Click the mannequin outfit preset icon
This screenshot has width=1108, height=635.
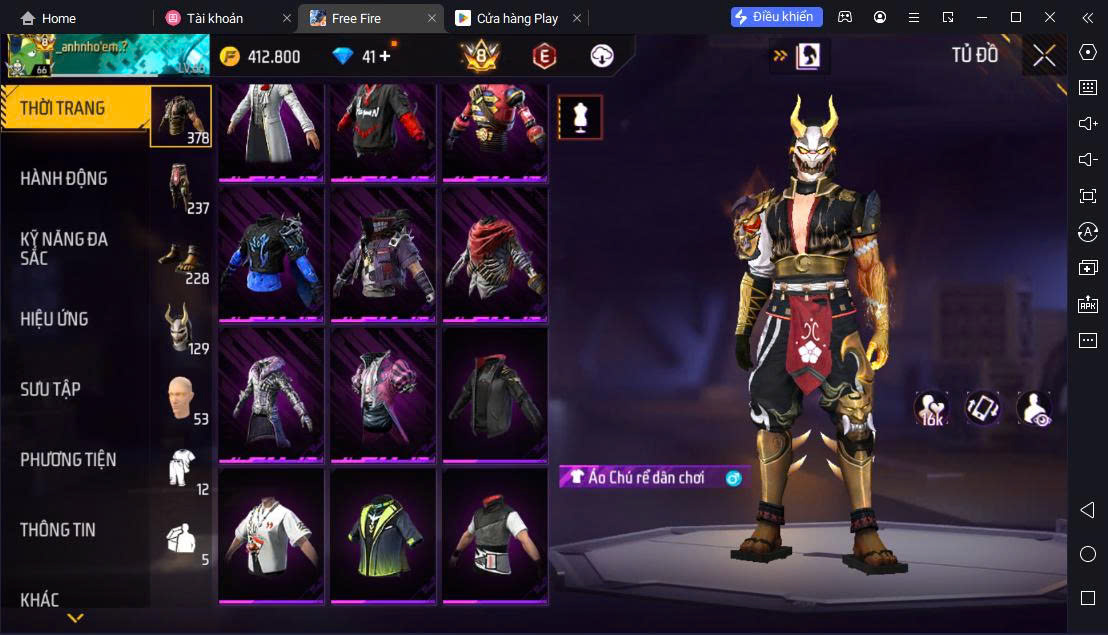click(580, 117)
